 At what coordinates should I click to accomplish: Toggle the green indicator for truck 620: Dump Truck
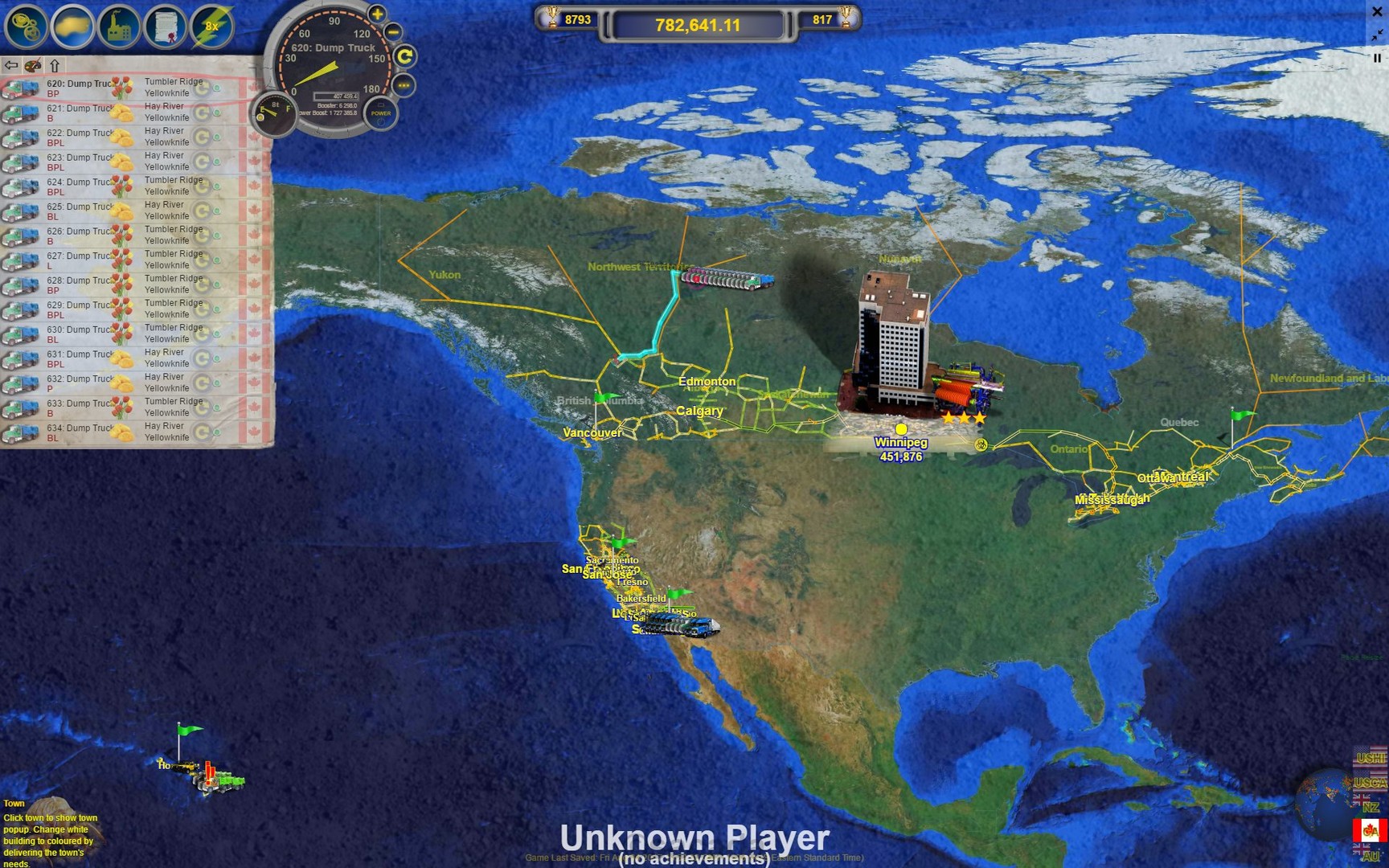(218, 88)
